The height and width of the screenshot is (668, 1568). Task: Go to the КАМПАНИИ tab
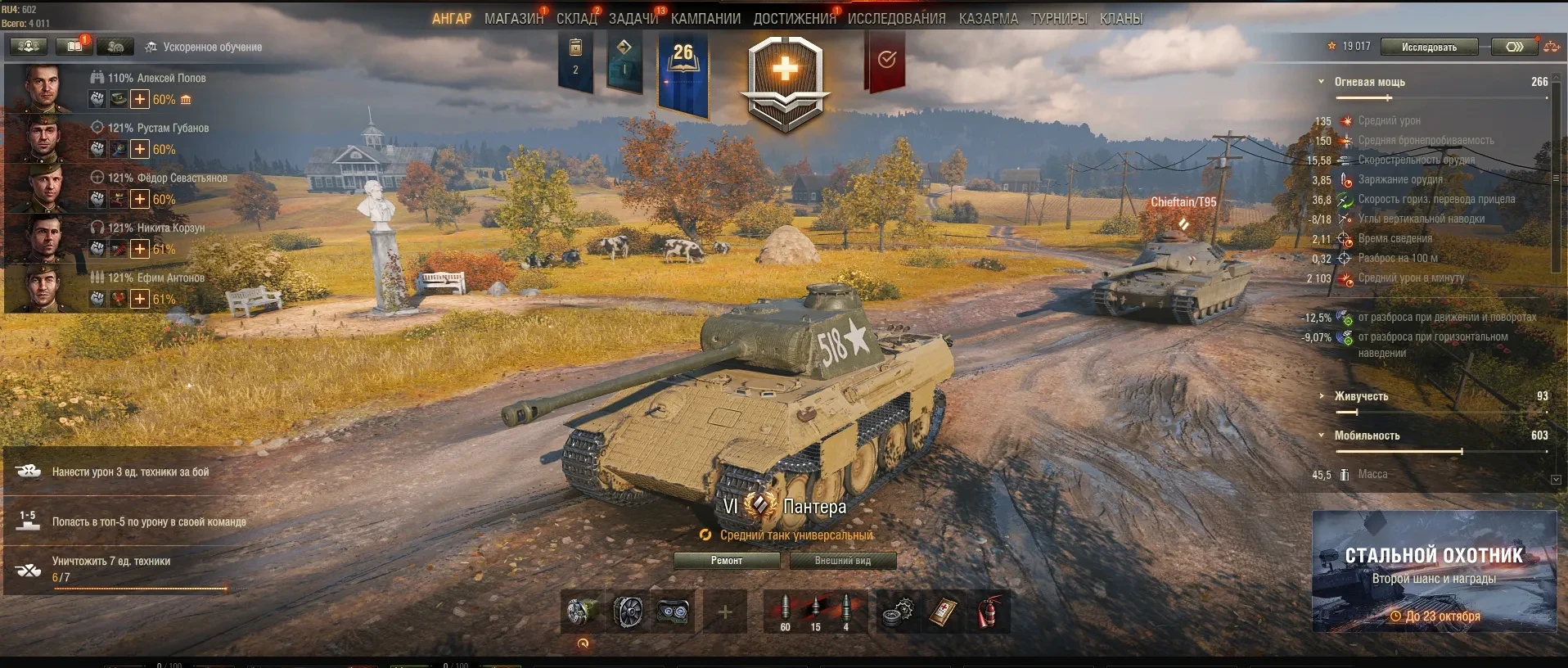click(x=705, y=19)
